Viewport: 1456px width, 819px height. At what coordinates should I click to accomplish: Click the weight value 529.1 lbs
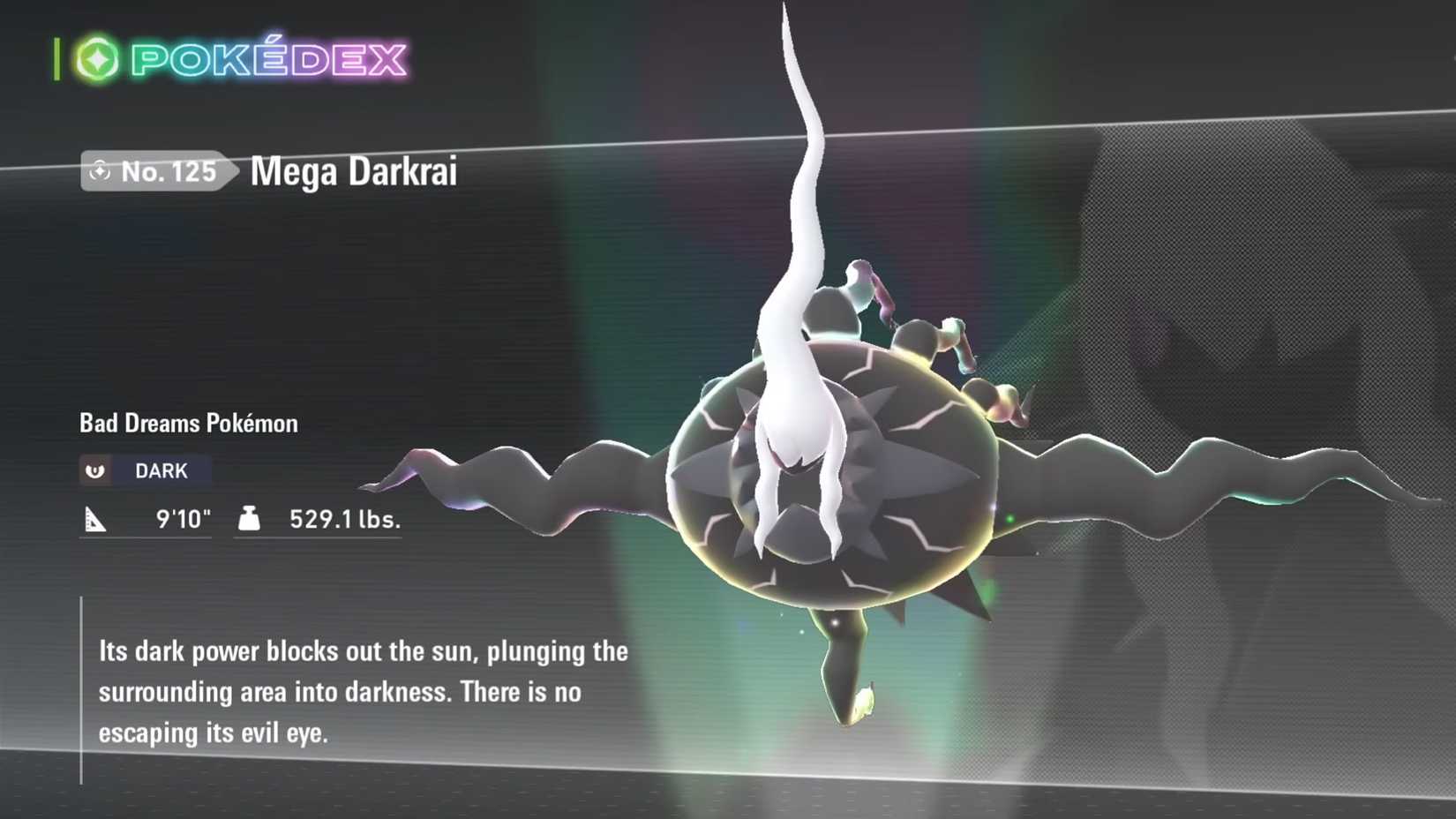[x=344, y=520]
